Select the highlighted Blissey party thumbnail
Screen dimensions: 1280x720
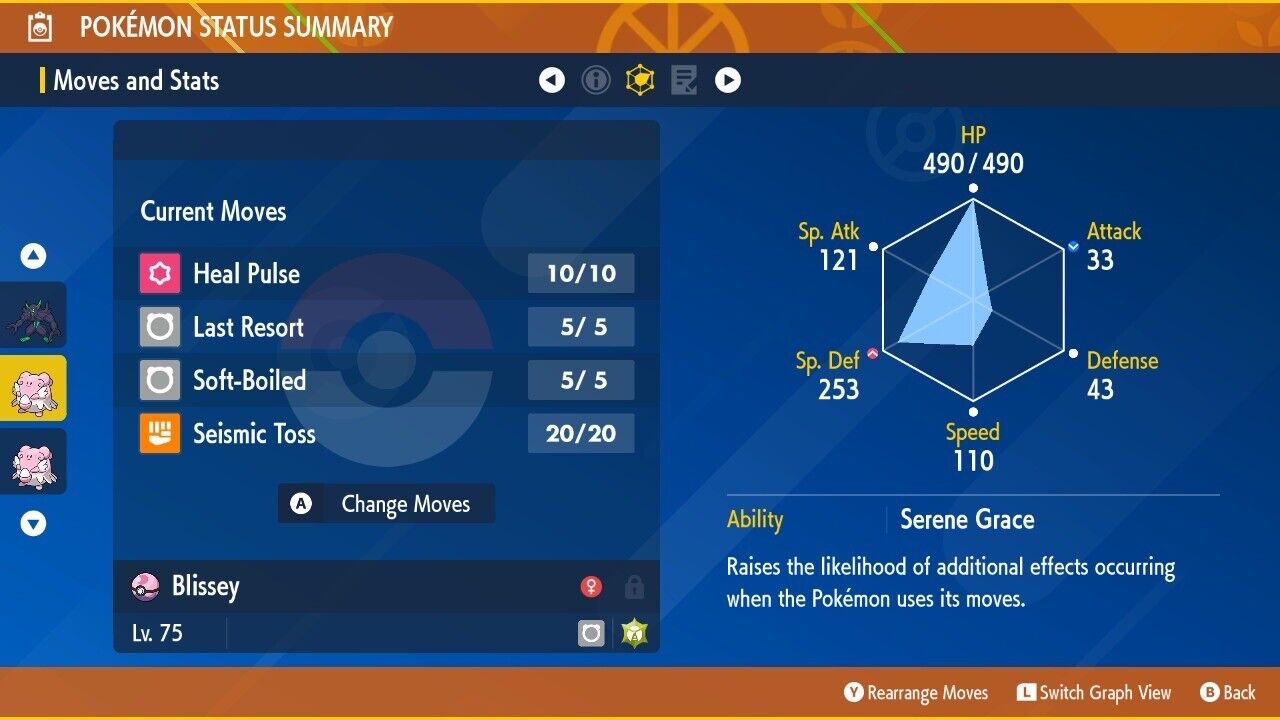click(x=33, y=388)
